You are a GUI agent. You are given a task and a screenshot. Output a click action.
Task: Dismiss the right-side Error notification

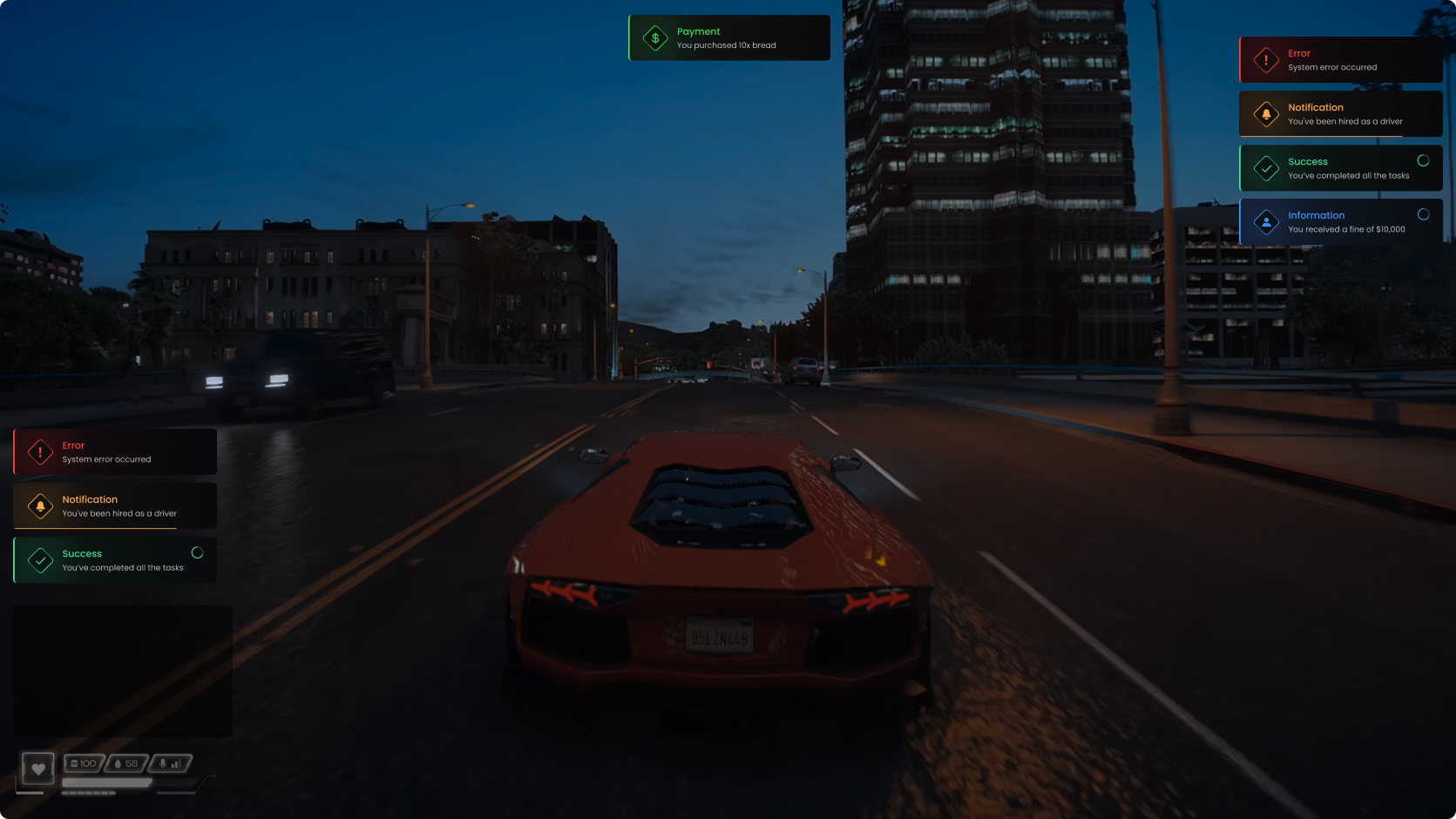pos(1340,58)
